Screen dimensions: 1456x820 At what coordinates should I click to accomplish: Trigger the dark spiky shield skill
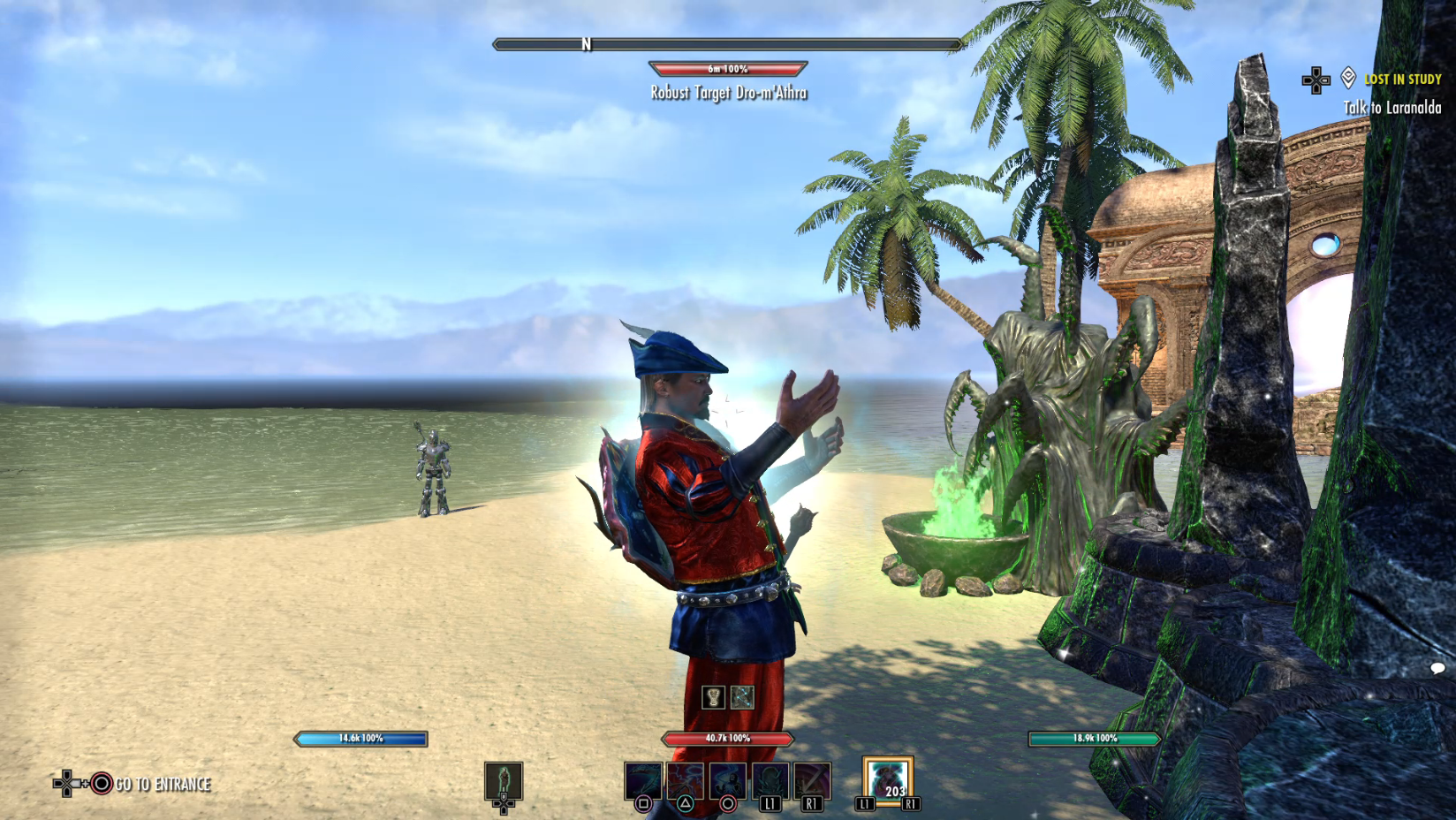click(x=770, y=781)
